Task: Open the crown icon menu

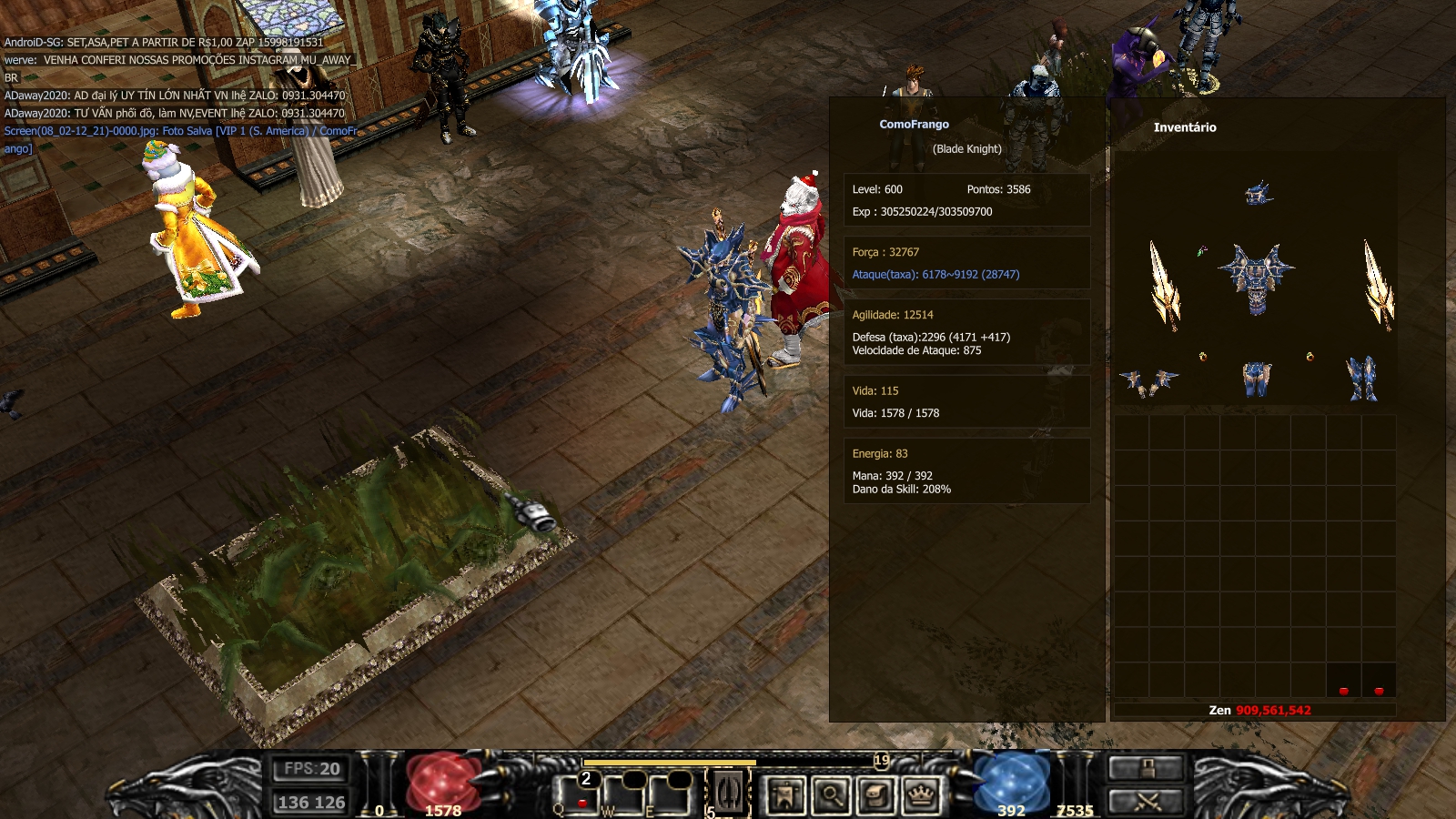Action: coord(921,795)
